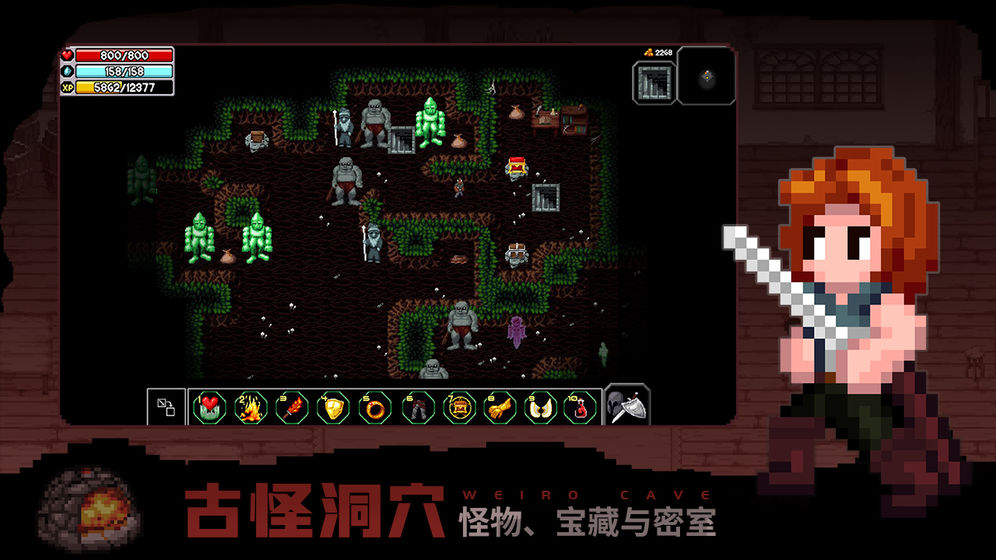Screen dimensions: 996x560
Task: Open the helmet and shield equipment menu
Action: (628, 405)
